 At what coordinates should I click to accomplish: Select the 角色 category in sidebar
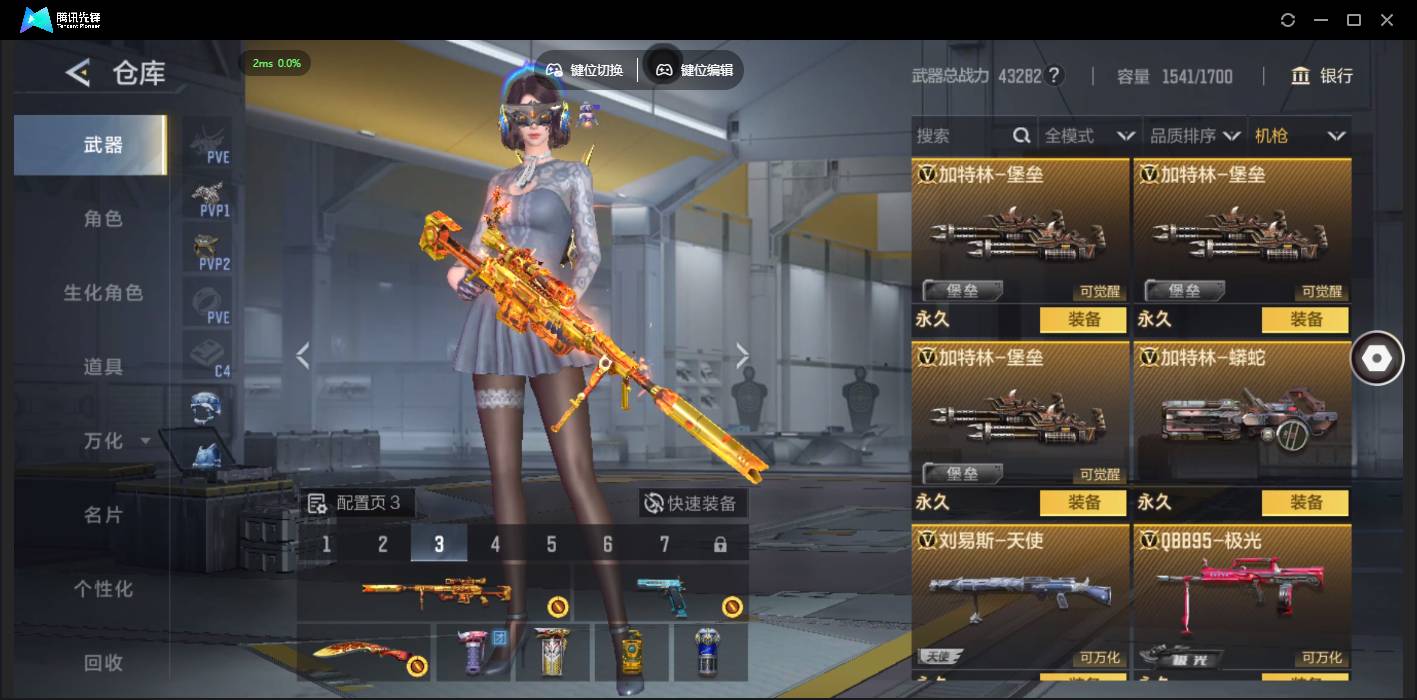click(103, 219)
